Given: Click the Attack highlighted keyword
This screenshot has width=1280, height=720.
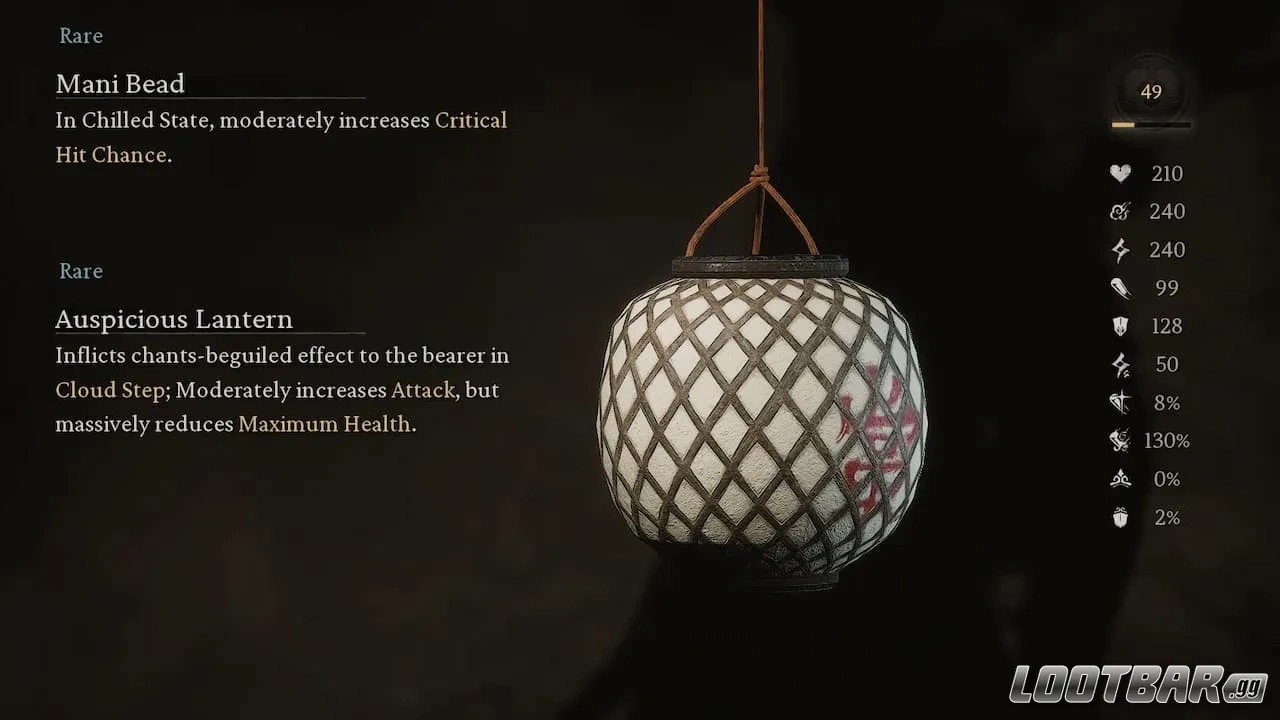Looking at the screenshot, I should point(421,390).
